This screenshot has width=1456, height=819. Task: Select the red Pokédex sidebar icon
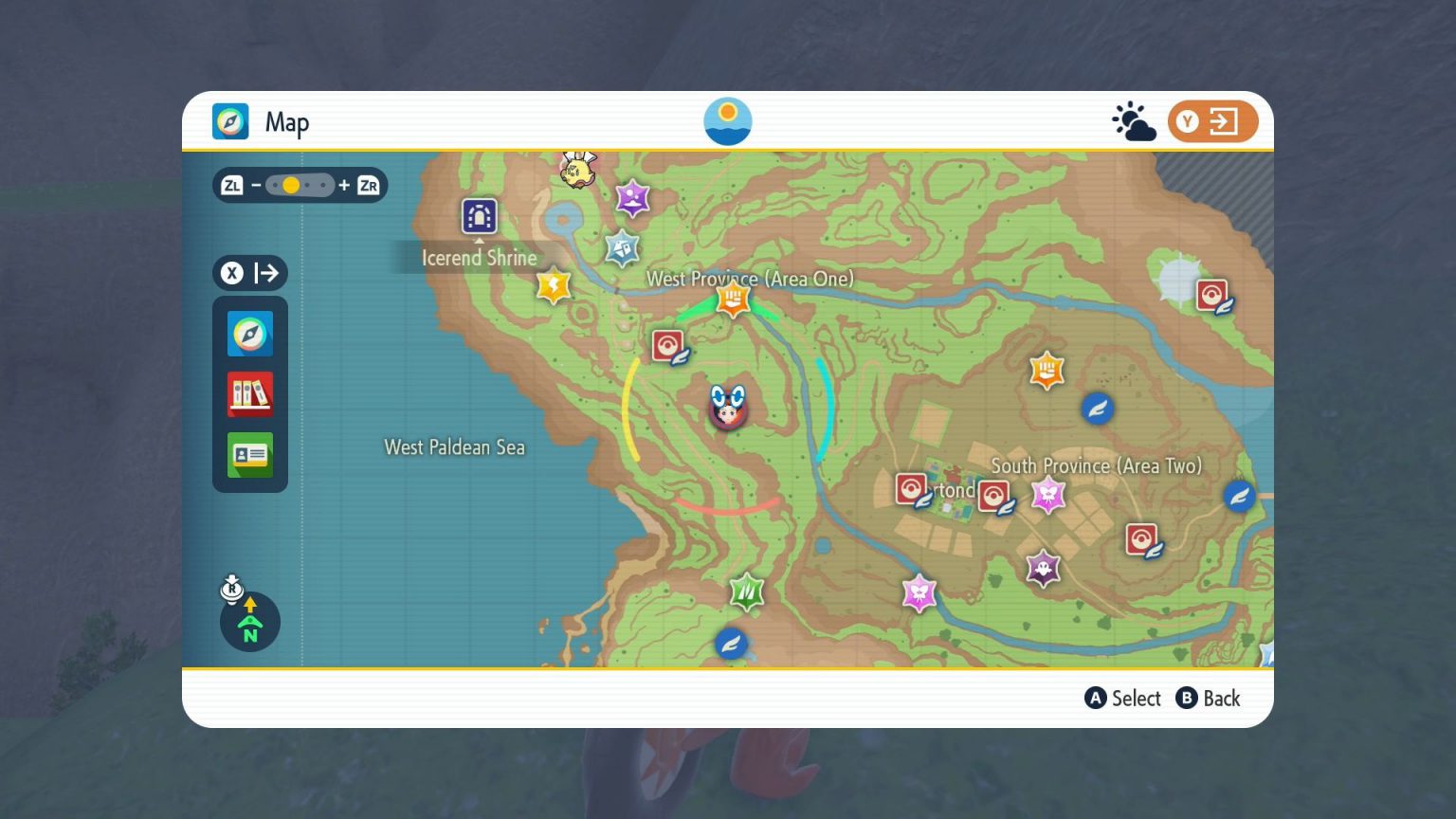coord(249,394)
